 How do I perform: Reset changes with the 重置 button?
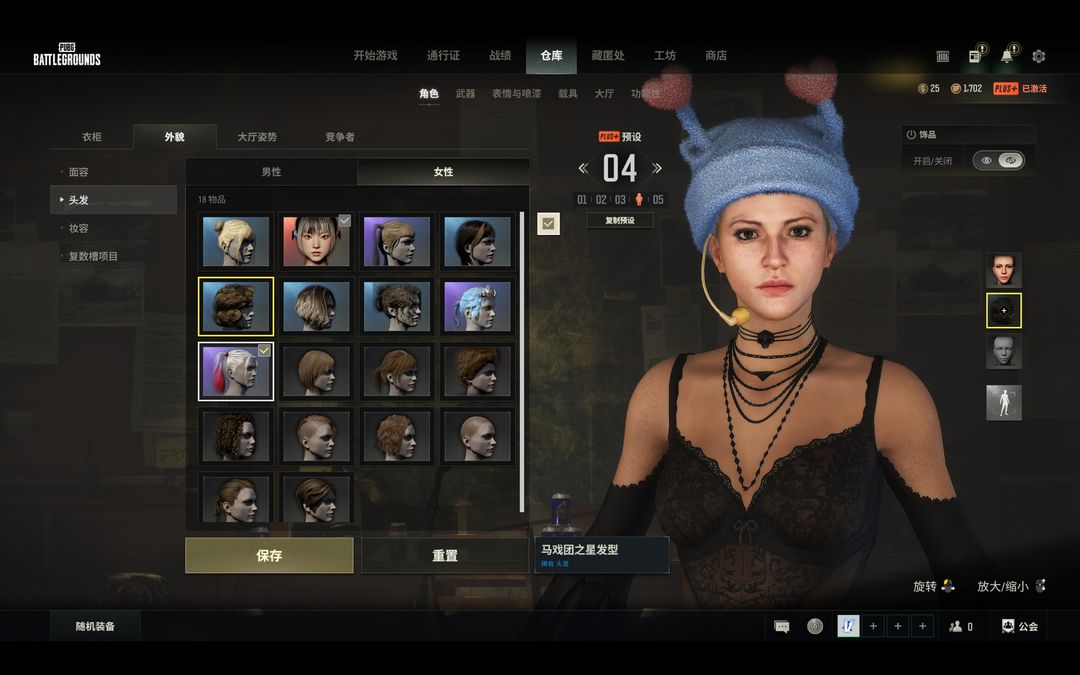(x=444, y=555)
